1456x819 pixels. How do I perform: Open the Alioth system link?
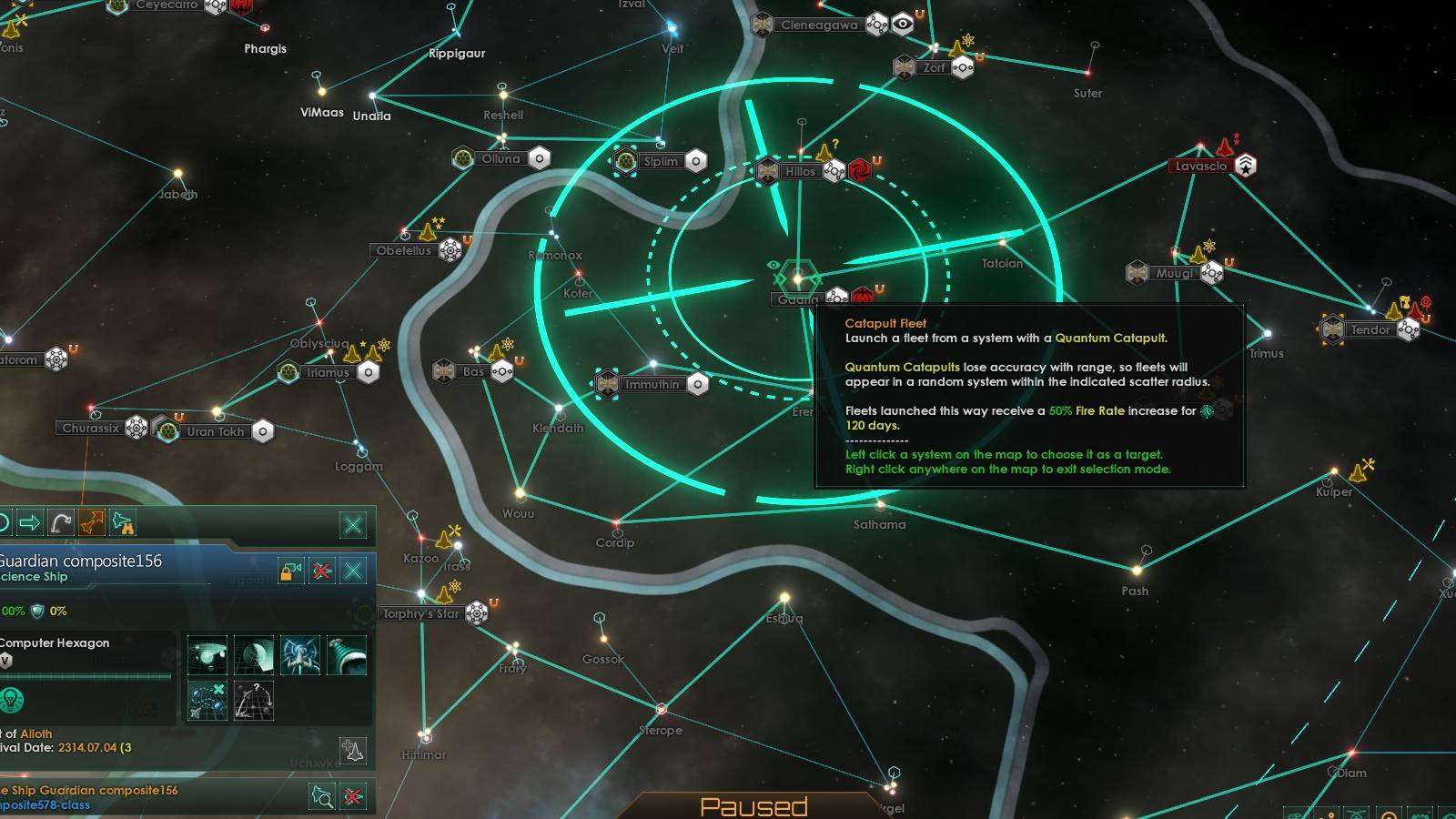point(37,733)
